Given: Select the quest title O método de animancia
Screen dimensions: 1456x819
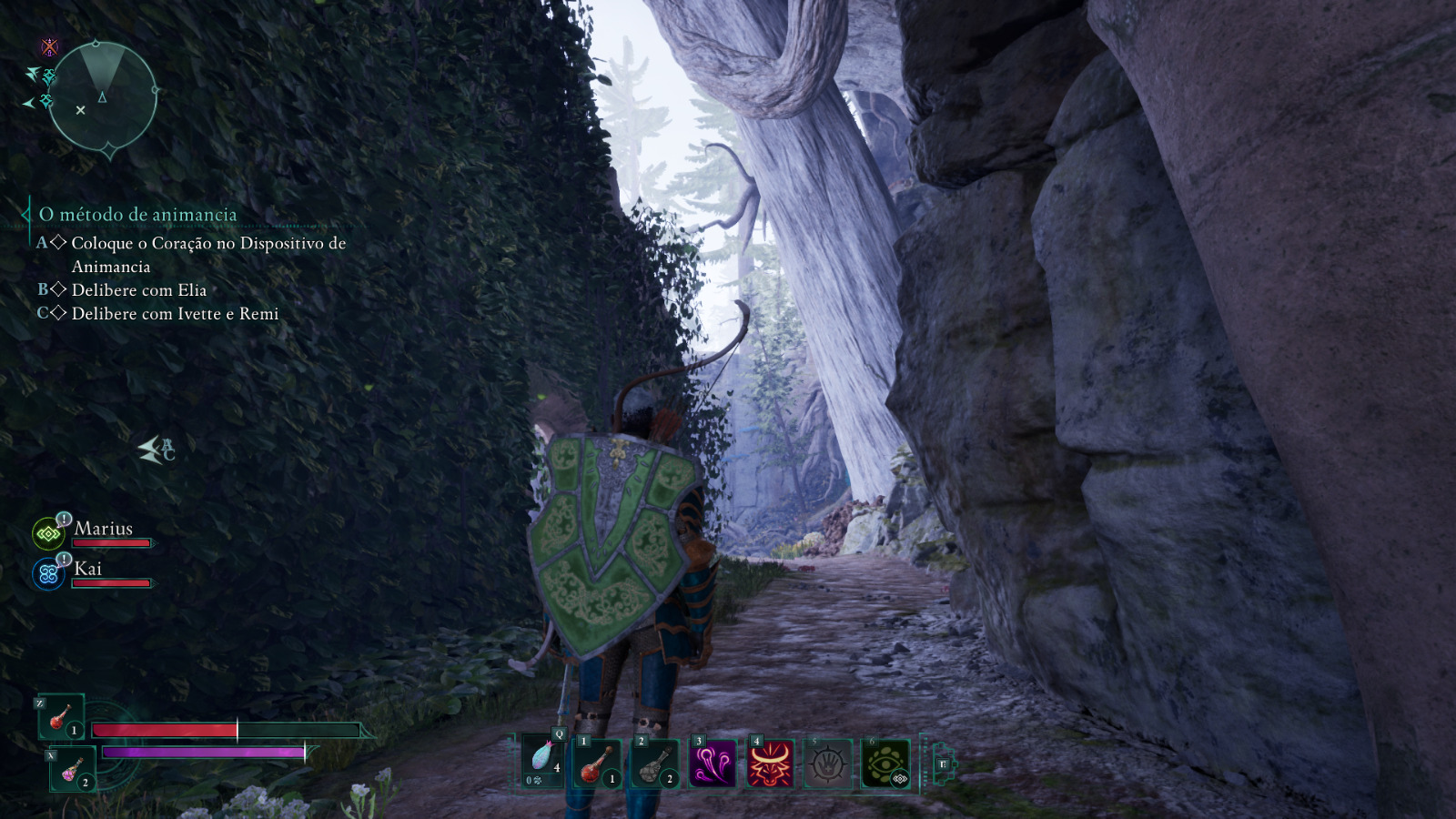Looking at the screenshot, I should click(x=137, y=215).
